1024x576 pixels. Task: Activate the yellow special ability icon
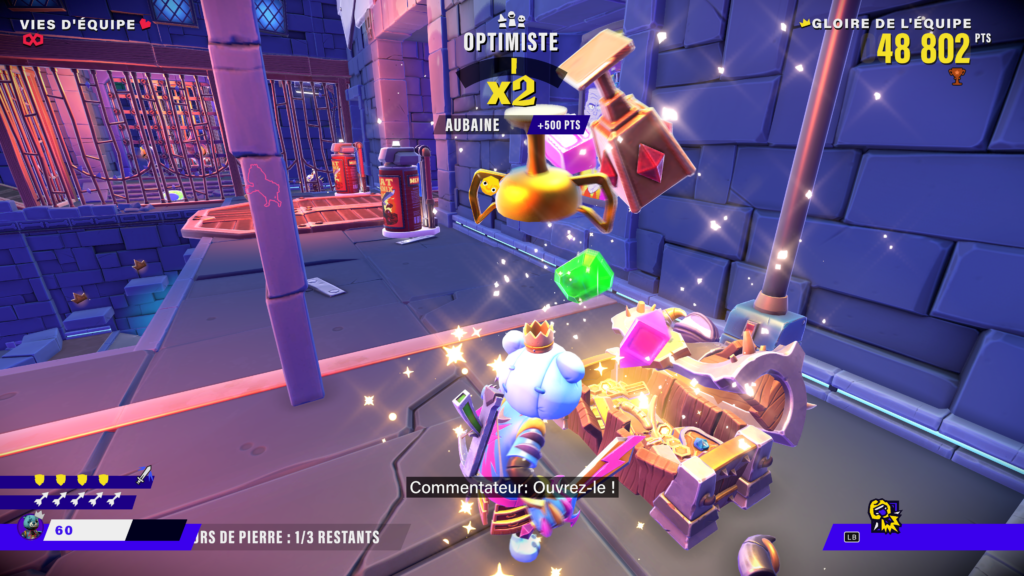click(884, 515)
